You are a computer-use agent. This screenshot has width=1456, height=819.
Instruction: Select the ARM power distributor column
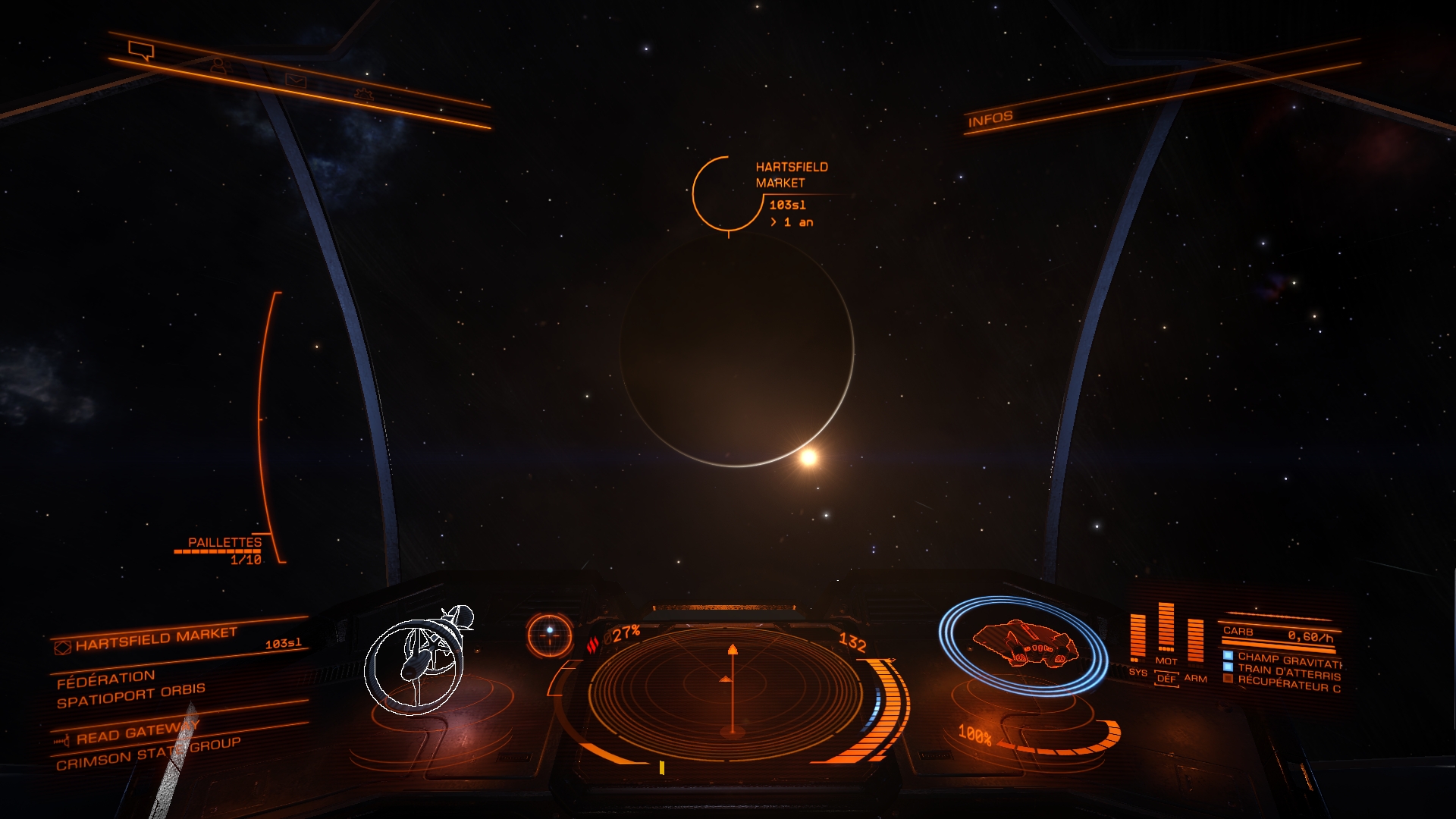pyautogui.click(x=1195, y=643)
